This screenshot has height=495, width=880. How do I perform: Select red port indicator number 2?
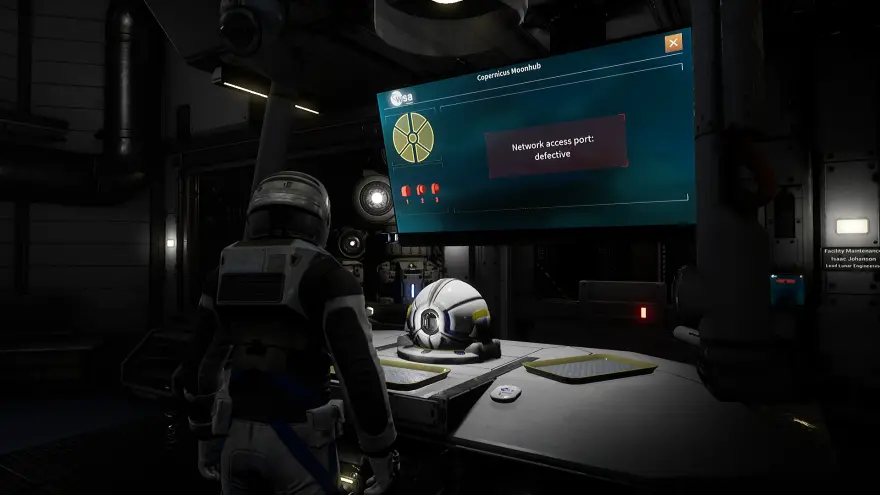[421, 189]
